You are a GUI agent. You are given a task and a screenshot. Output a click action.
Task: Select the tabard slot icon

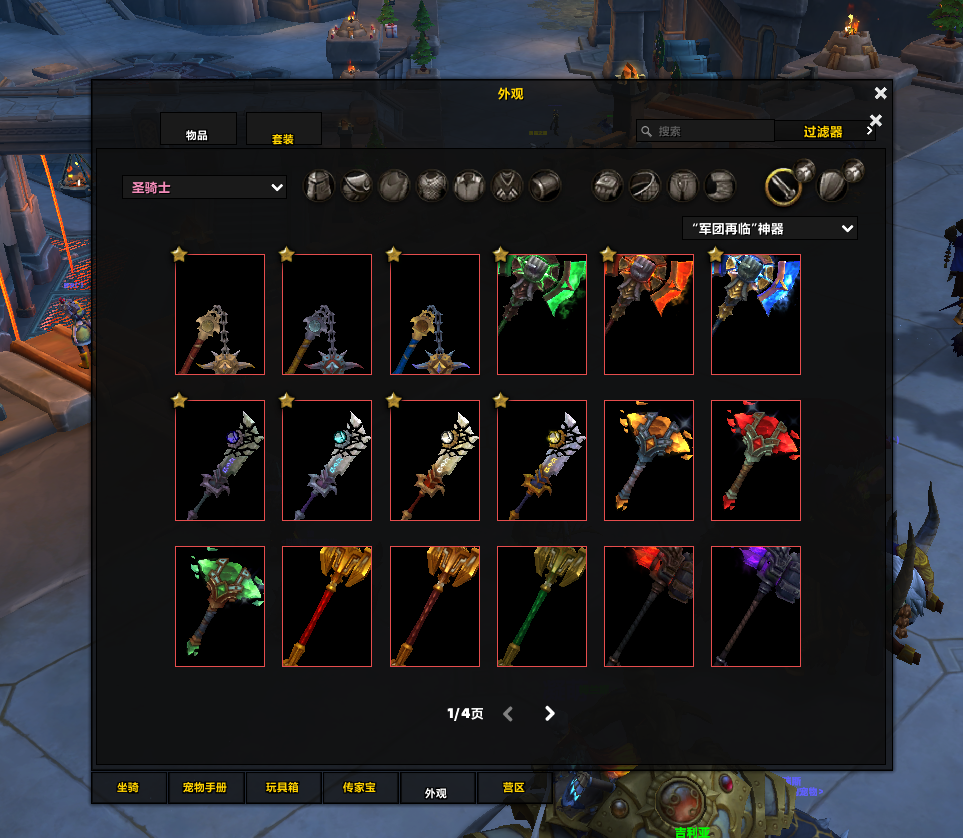507,185
